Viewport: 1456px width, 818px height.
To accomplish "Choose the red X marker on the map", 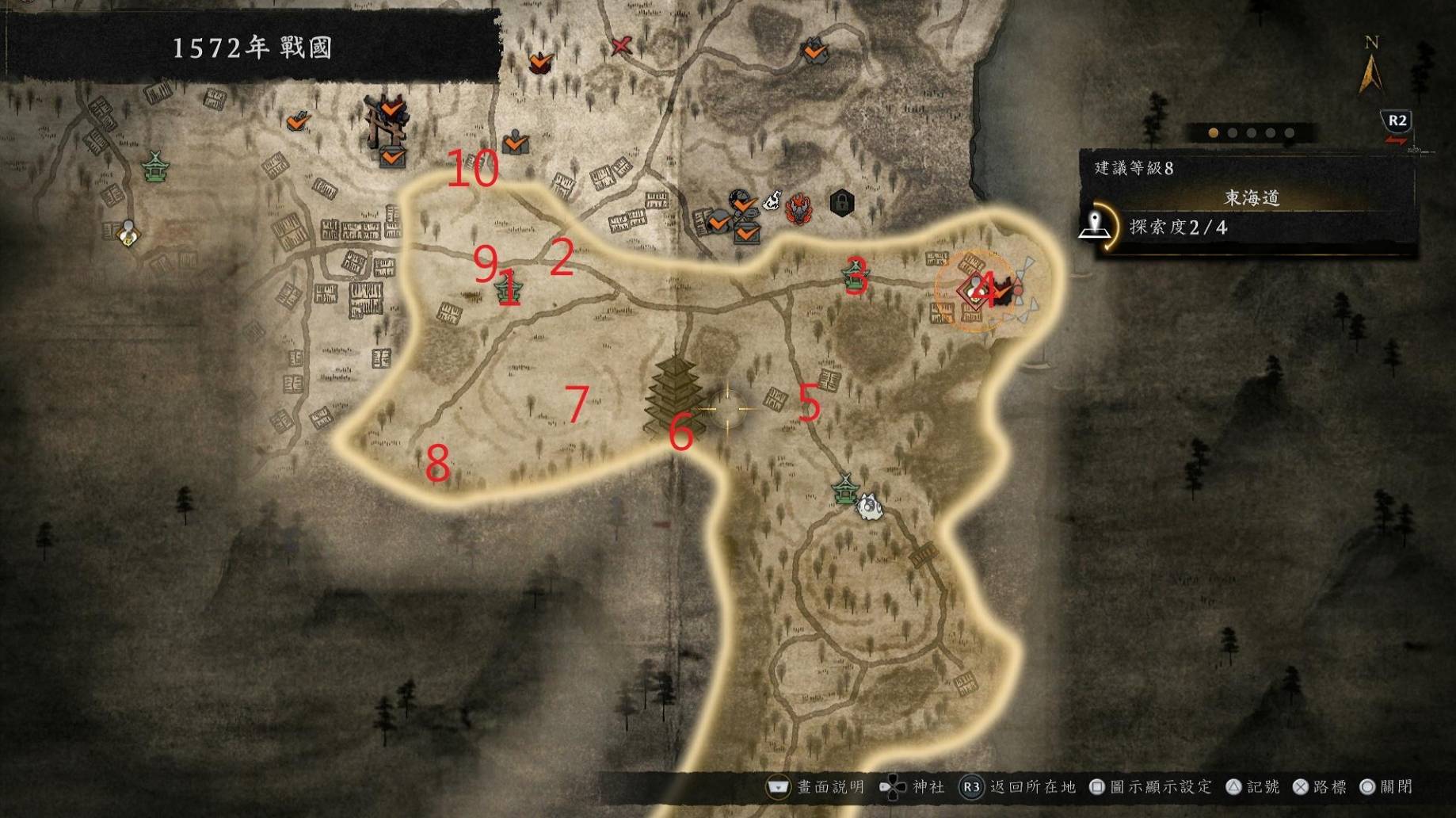I will pos(621,46).
